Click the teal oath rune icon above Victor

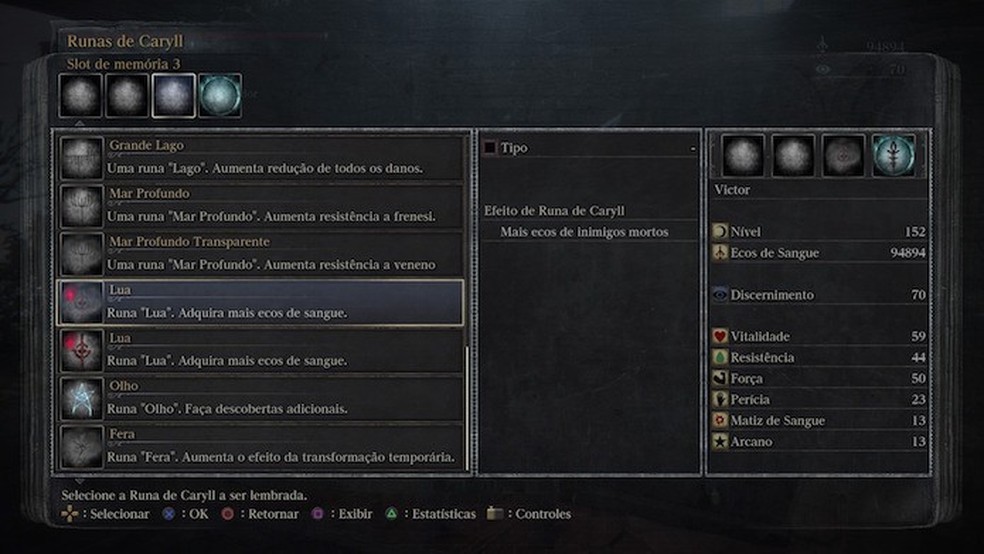pyautogui.click(x=893, y=156)
